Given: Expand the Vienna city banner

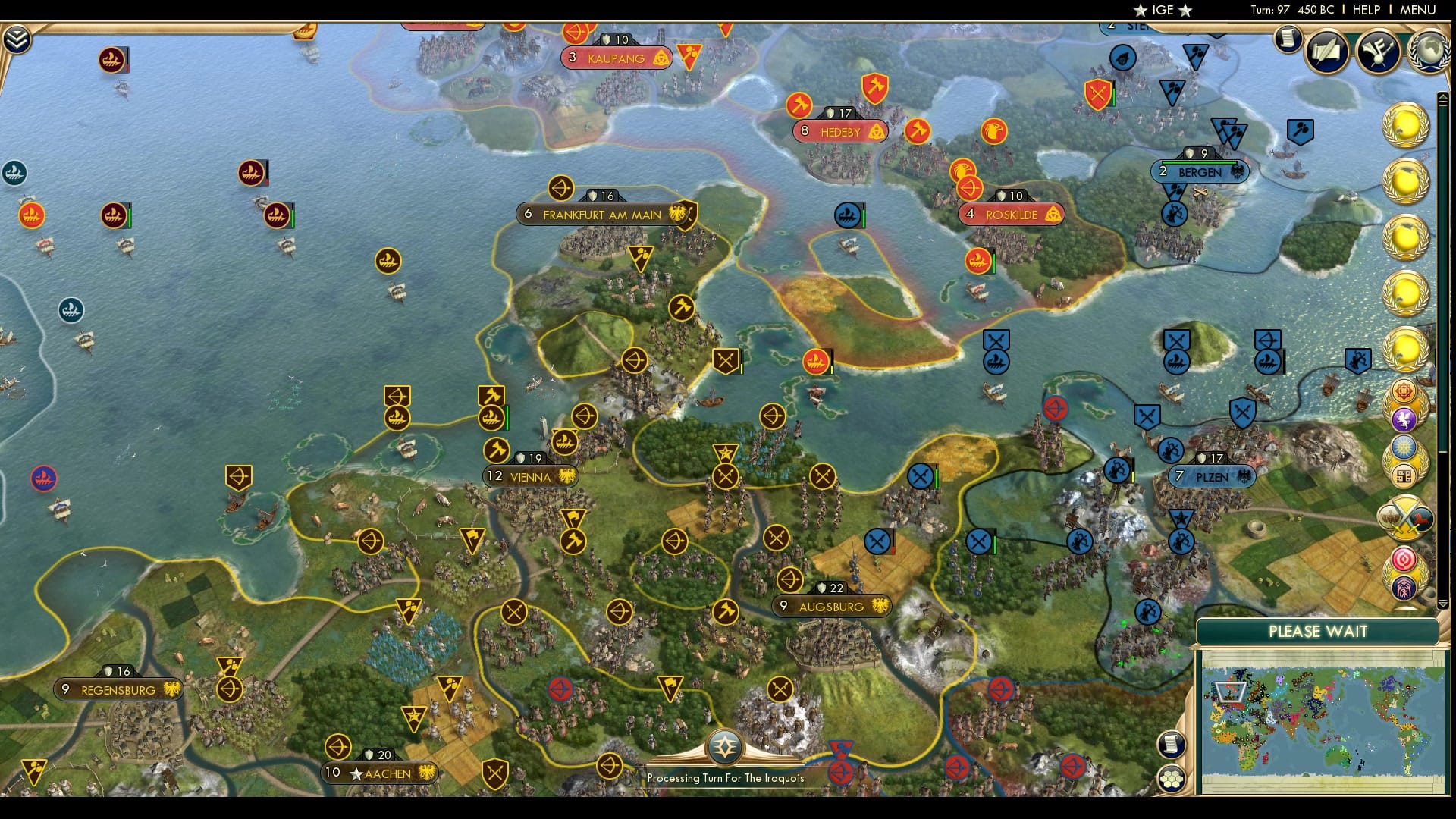Looking at the screenshot, I should pos(531,477).
